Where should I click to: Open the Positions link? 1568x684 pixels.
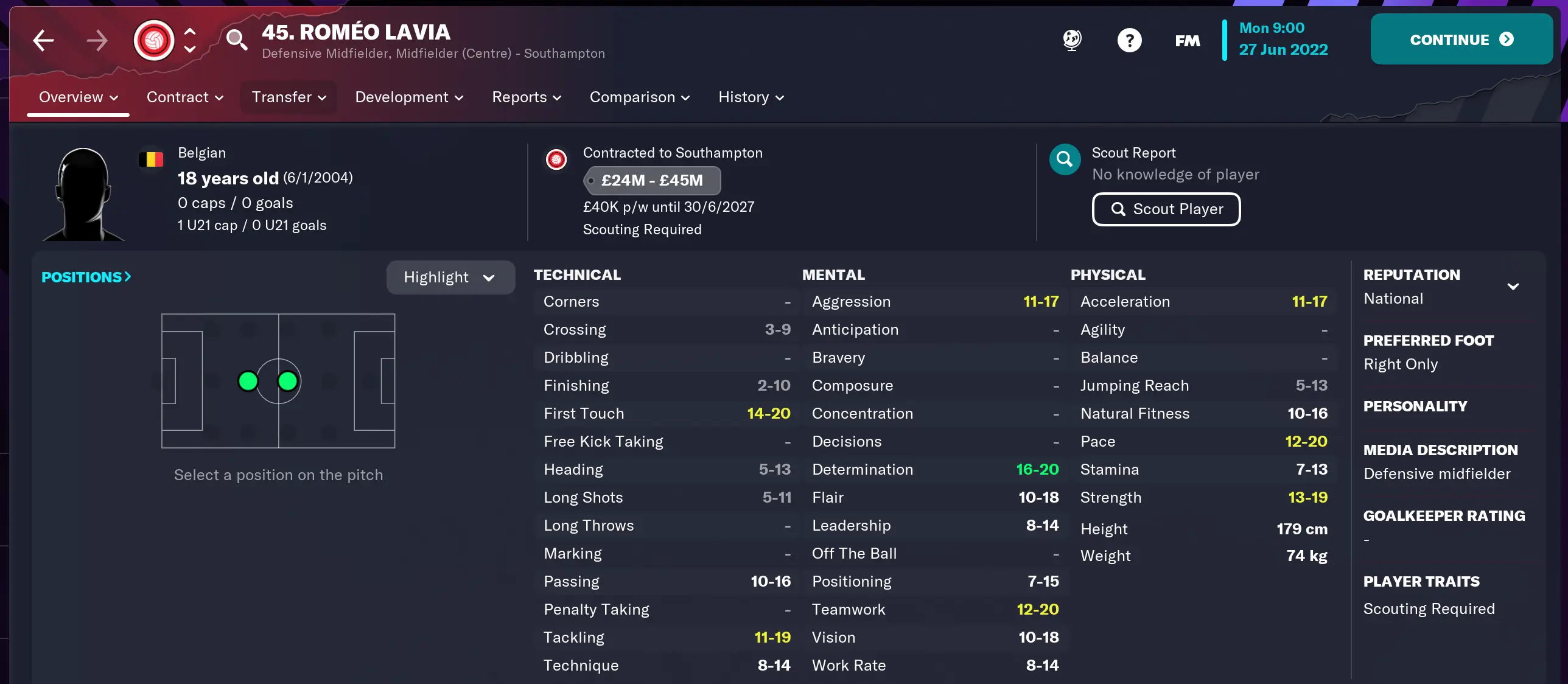click(85, 277)
